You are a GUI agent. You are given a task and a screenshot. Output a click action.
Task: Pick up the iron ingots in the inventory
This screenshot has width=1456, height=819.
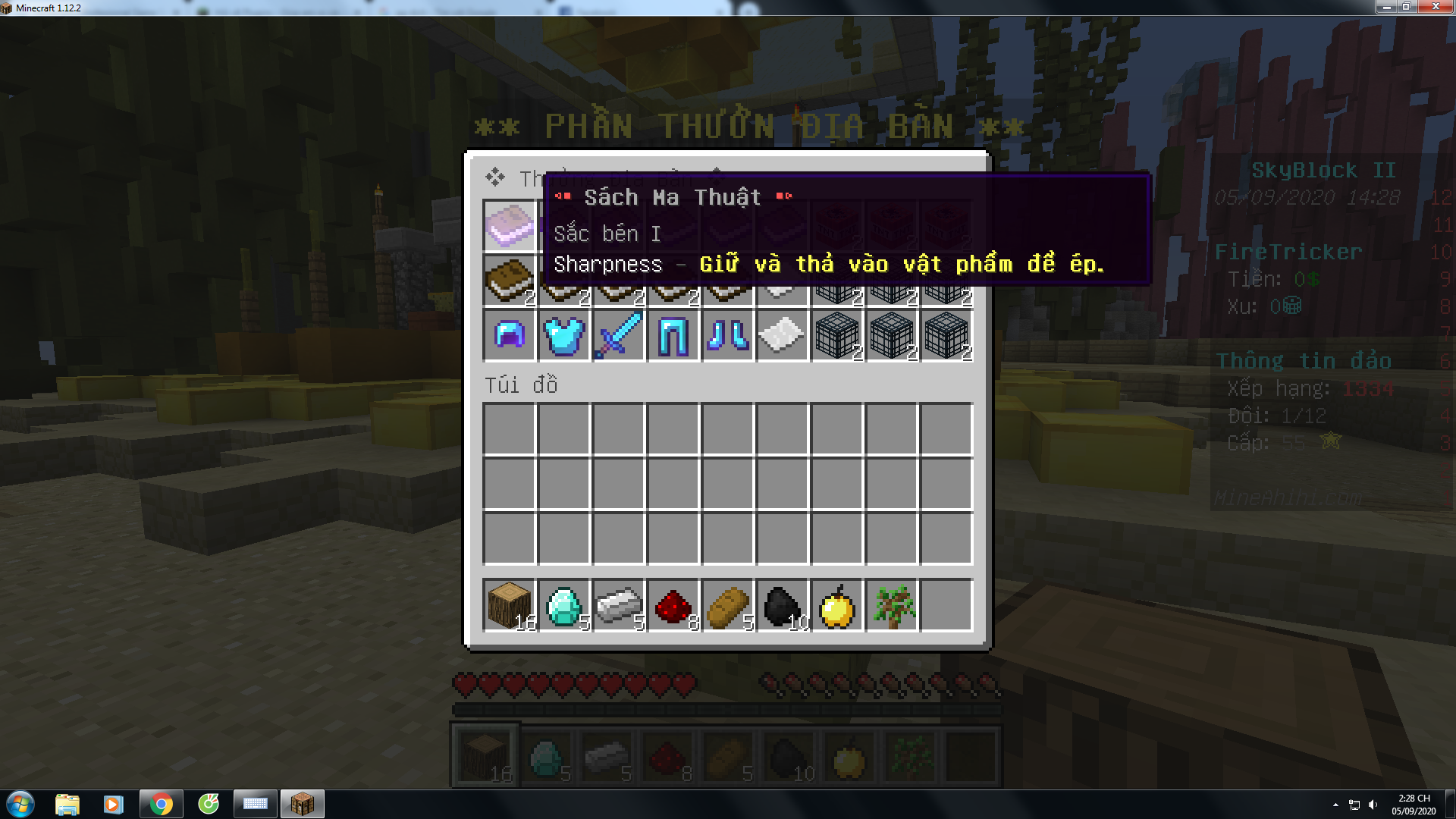click(618, 605)
